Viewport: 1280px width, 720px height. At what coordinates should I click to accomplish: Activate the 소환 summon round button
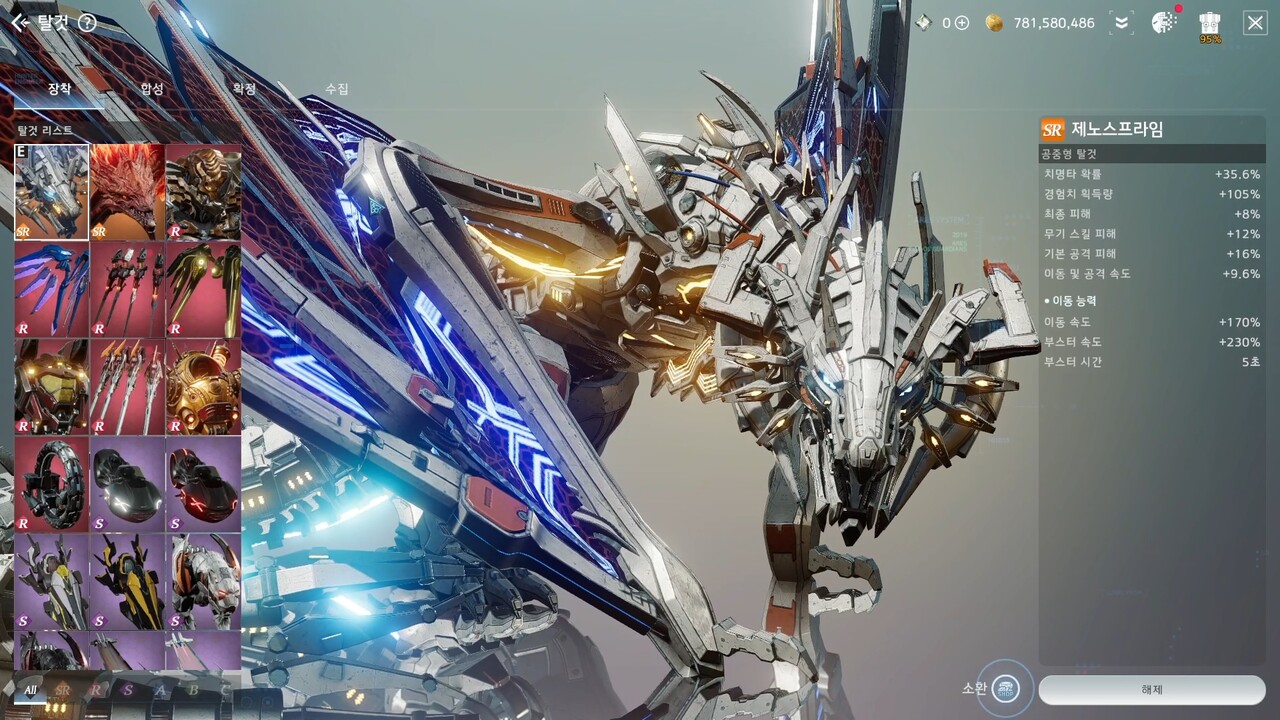tap(1005, 688)
